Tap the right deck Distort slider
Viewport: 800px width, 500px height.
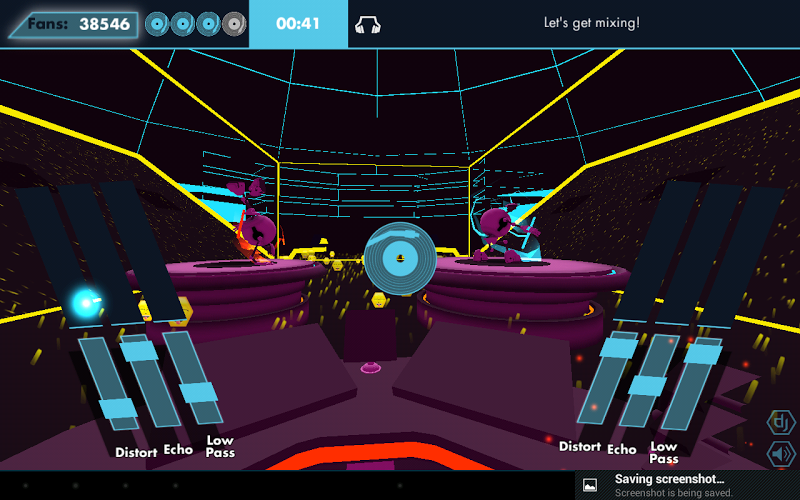tap(617, 348)
